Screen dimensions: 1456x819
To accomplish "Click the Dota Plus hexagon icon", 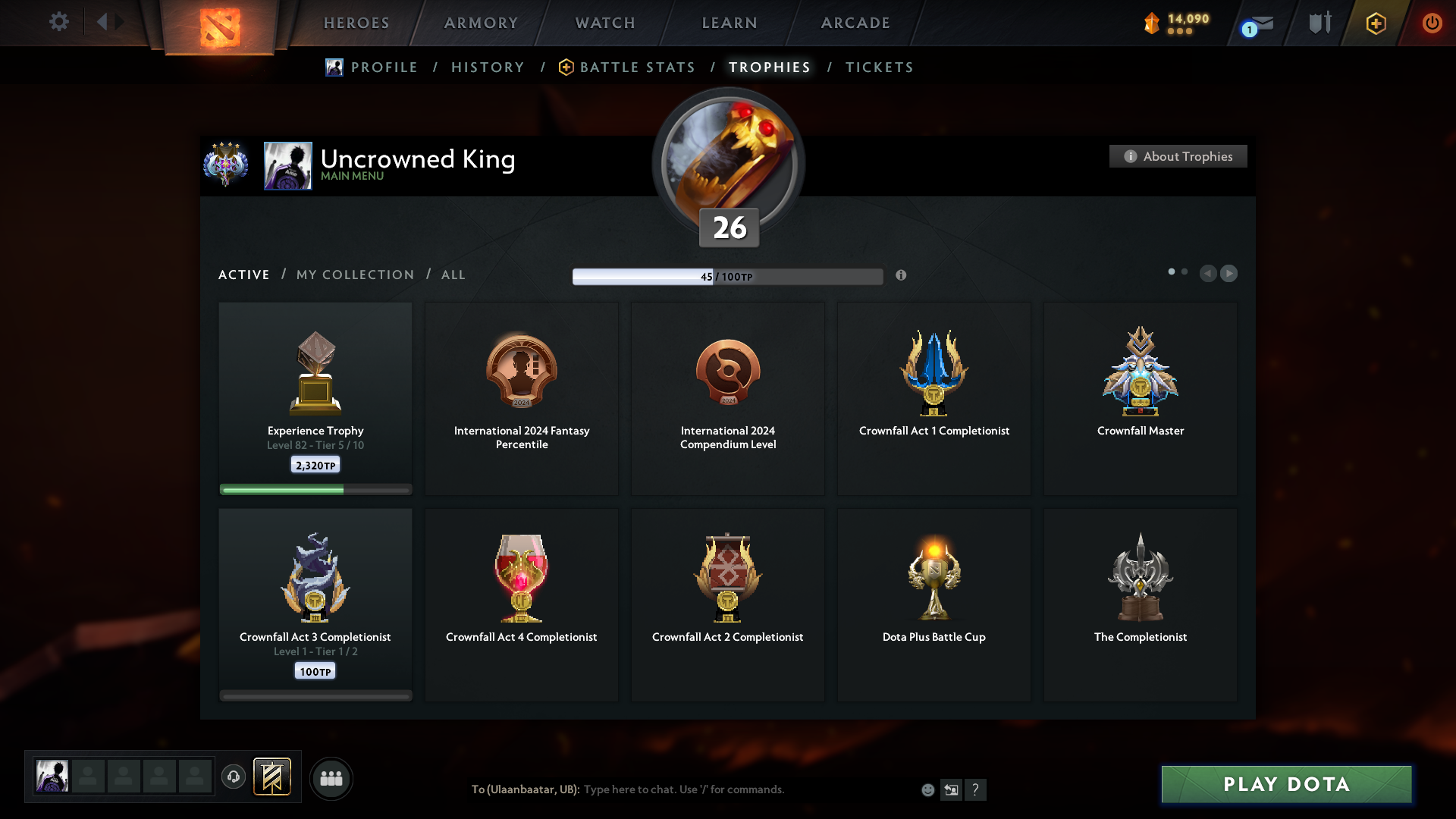I will click(x=1376, y=23).
